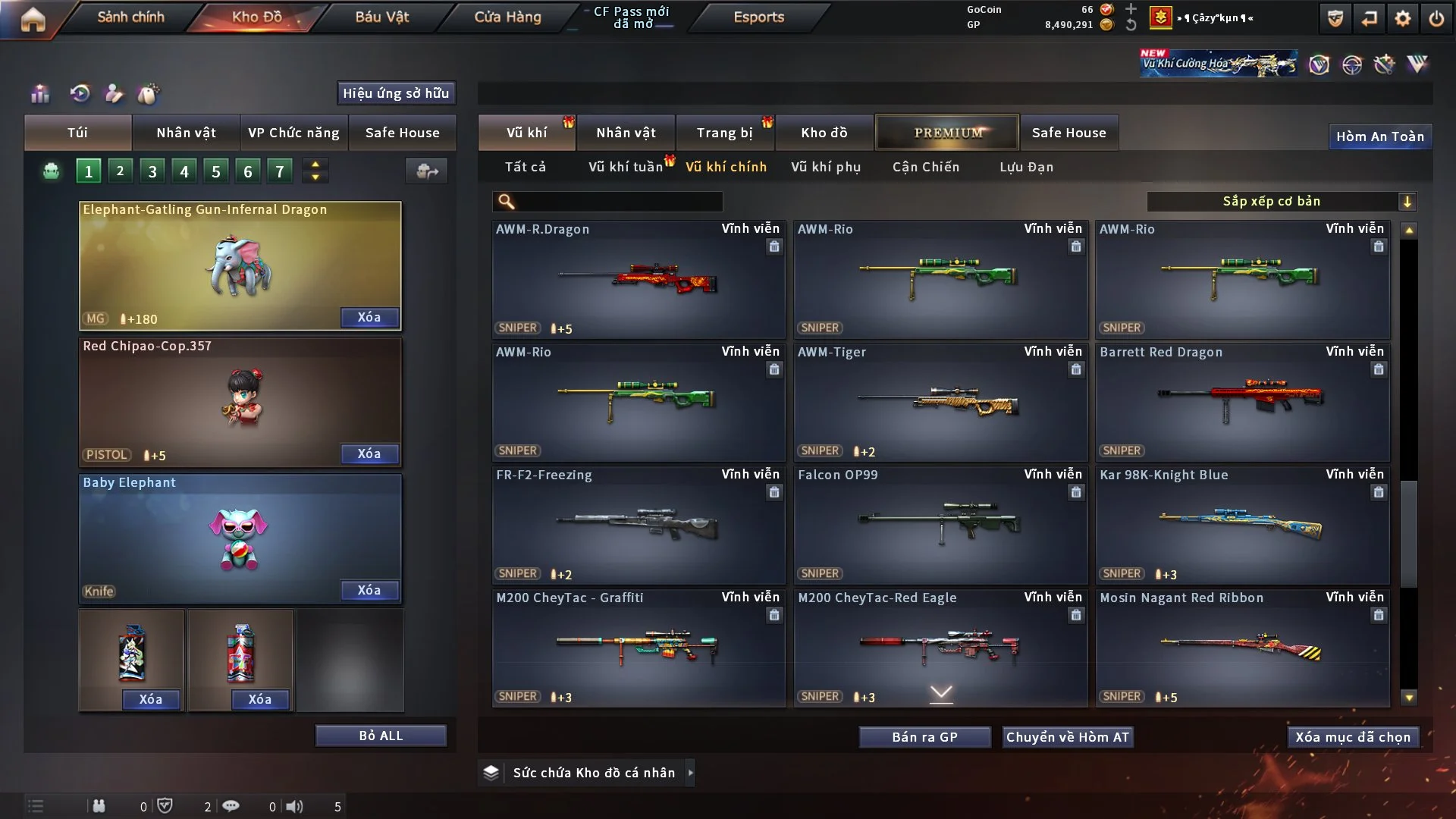Click Xóa mục đã chọn
The width and height of the screenshot is (1456, 819).
1352,737
